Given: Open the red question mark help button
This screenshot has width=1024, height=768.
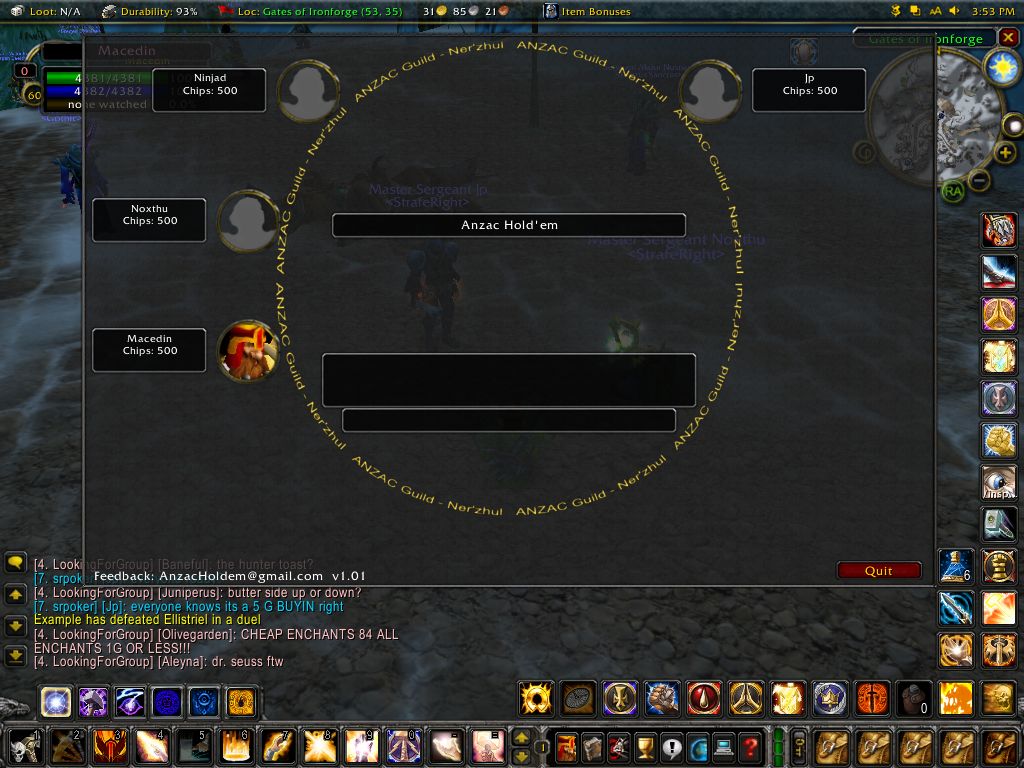Looking at the screenshot, I should pos(750,746).
